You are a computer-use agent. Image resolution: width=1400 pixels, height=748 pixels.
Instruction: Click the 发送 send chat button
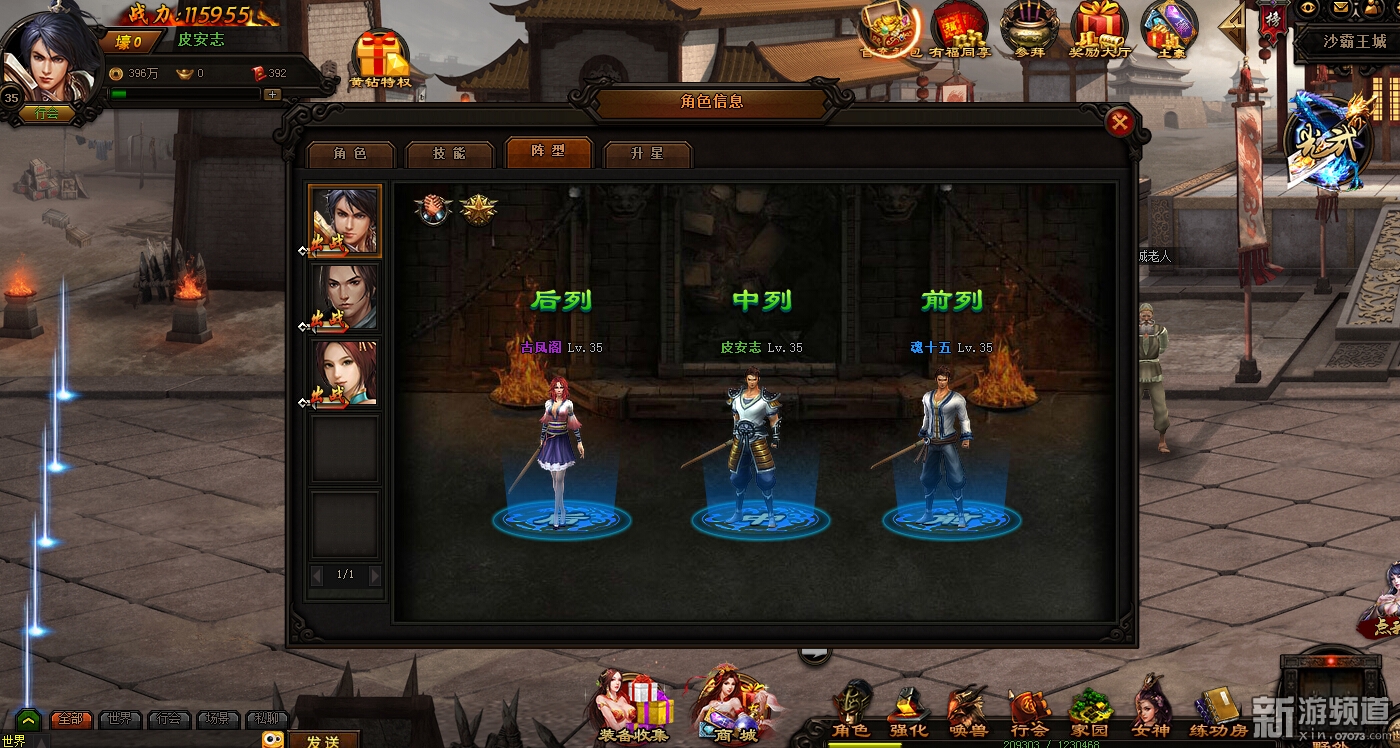[323, 741]
